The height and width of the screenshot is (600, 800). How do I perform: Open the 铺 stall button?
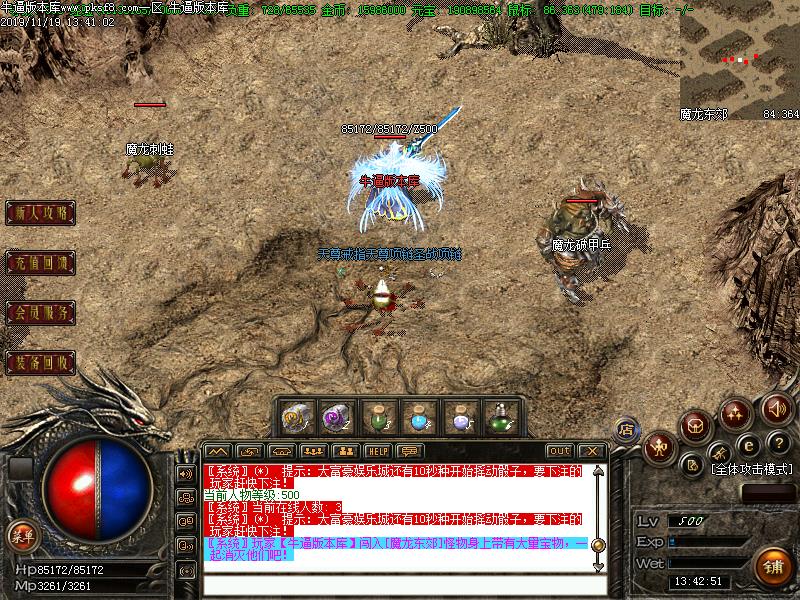coord(773,564)
